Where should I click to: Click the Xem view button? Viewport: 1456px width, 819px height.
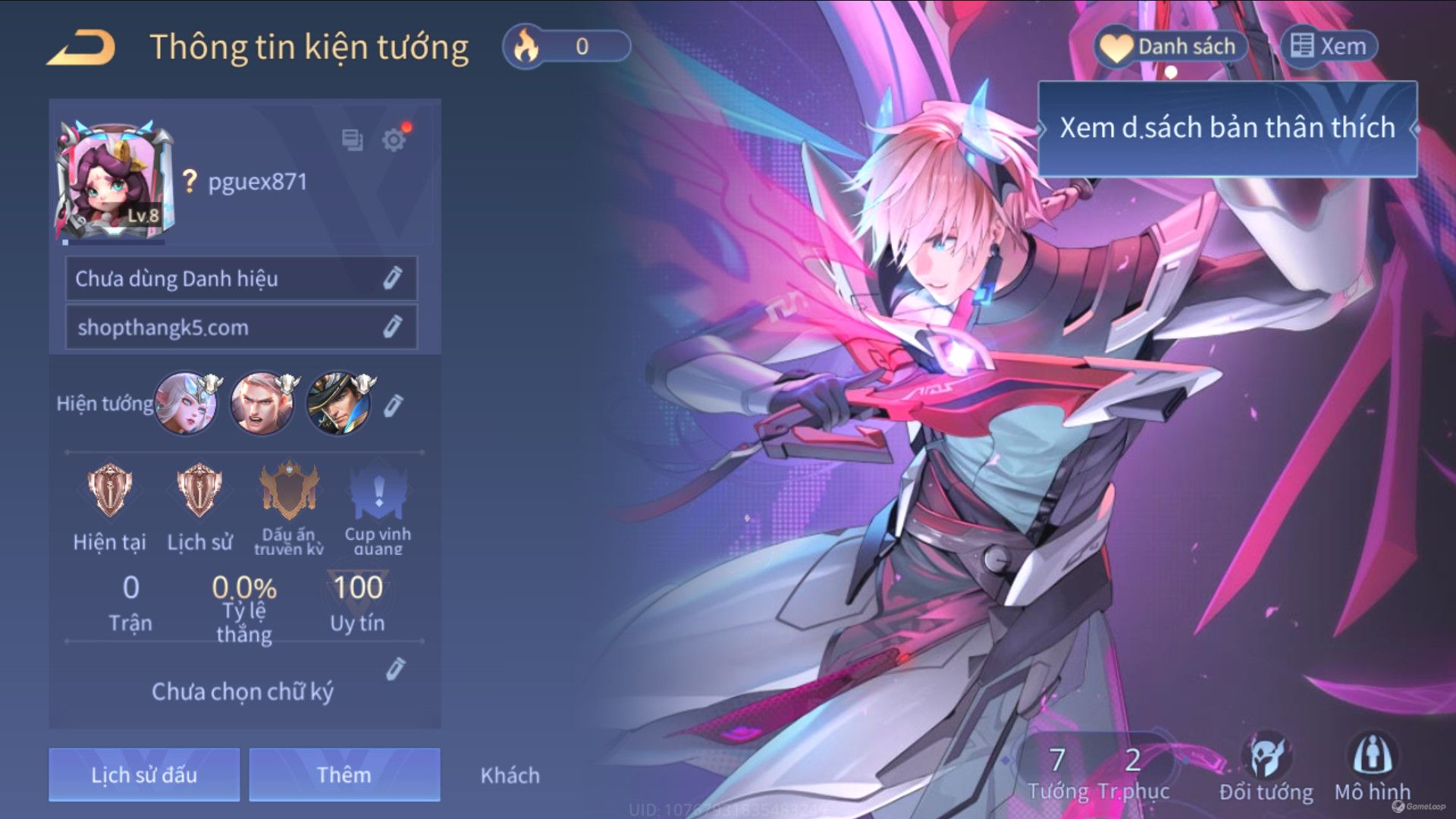point(1329,47)
